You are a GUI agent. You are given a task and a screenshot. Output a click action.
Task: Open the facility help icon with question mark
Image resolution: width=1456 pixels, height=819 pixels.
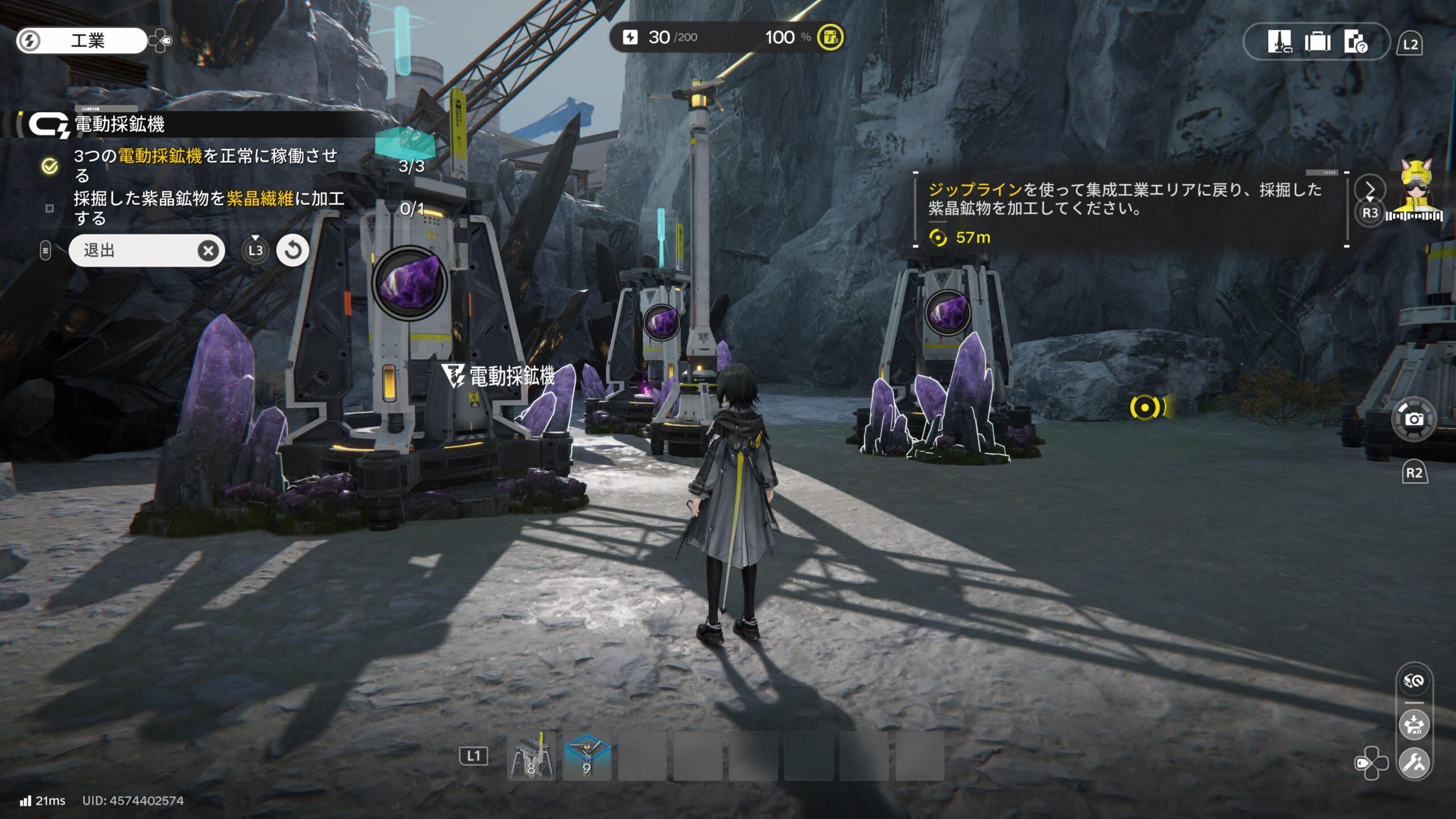[1355, 42]
